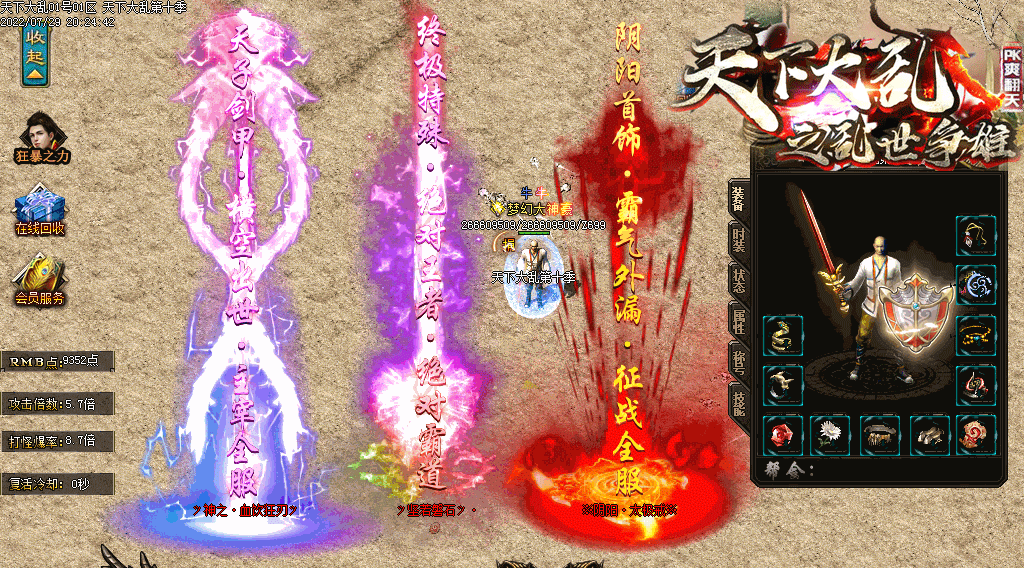Select the gold bead bracelet slot
This screenshot has height=568, width=1024.
[x=975, y=335]
